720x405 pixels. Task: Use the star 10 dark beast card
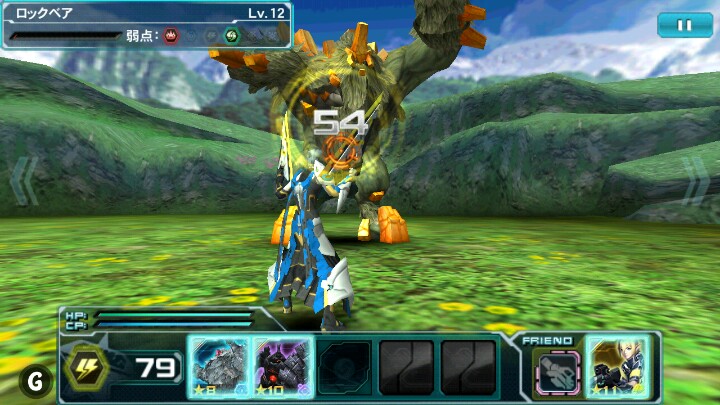pos(284,368)
